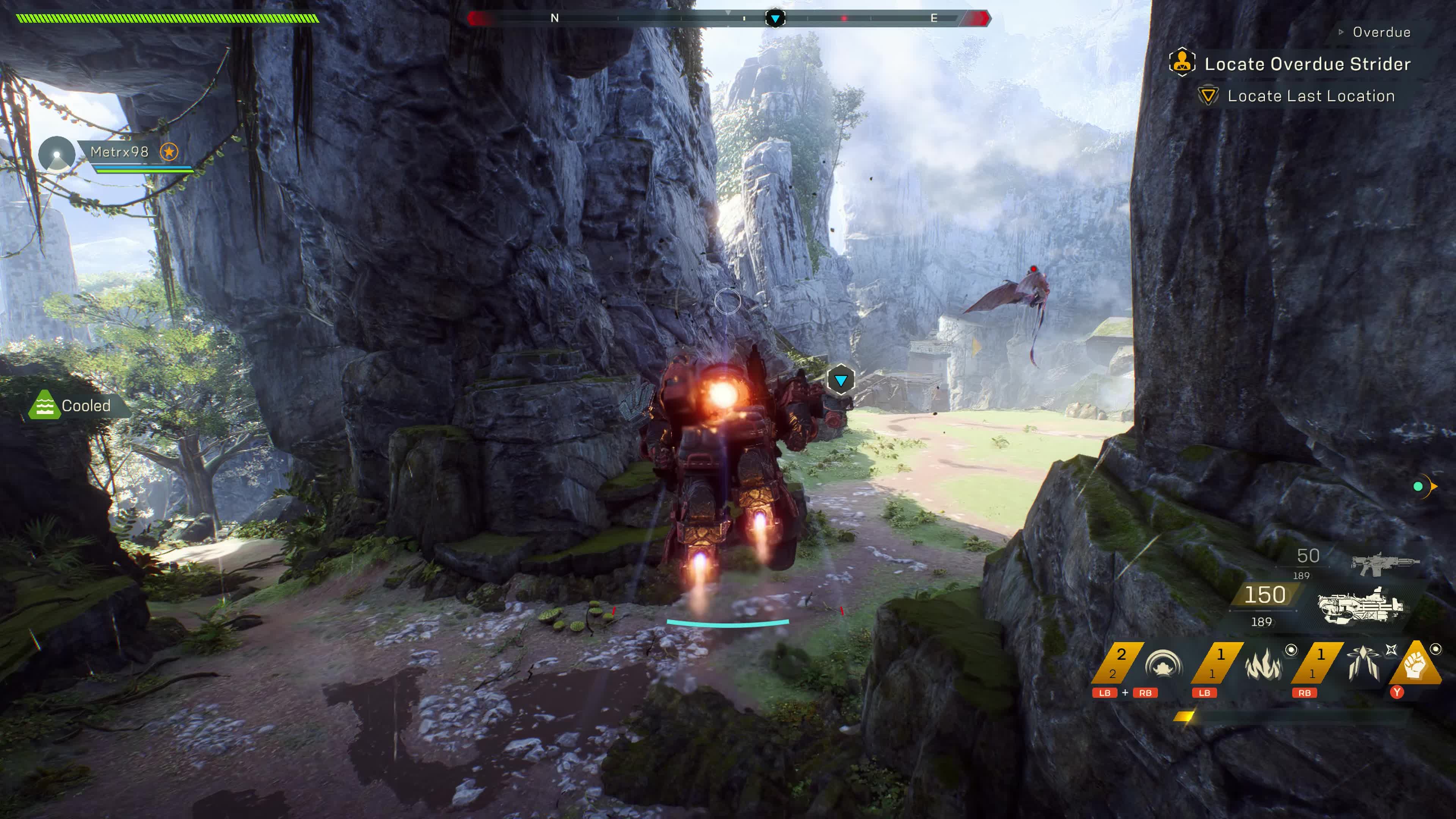The width and height of the screenshot is (1456, 819).
Task: Select squad member Metrx98's nameplate
Action: [119, 152]
